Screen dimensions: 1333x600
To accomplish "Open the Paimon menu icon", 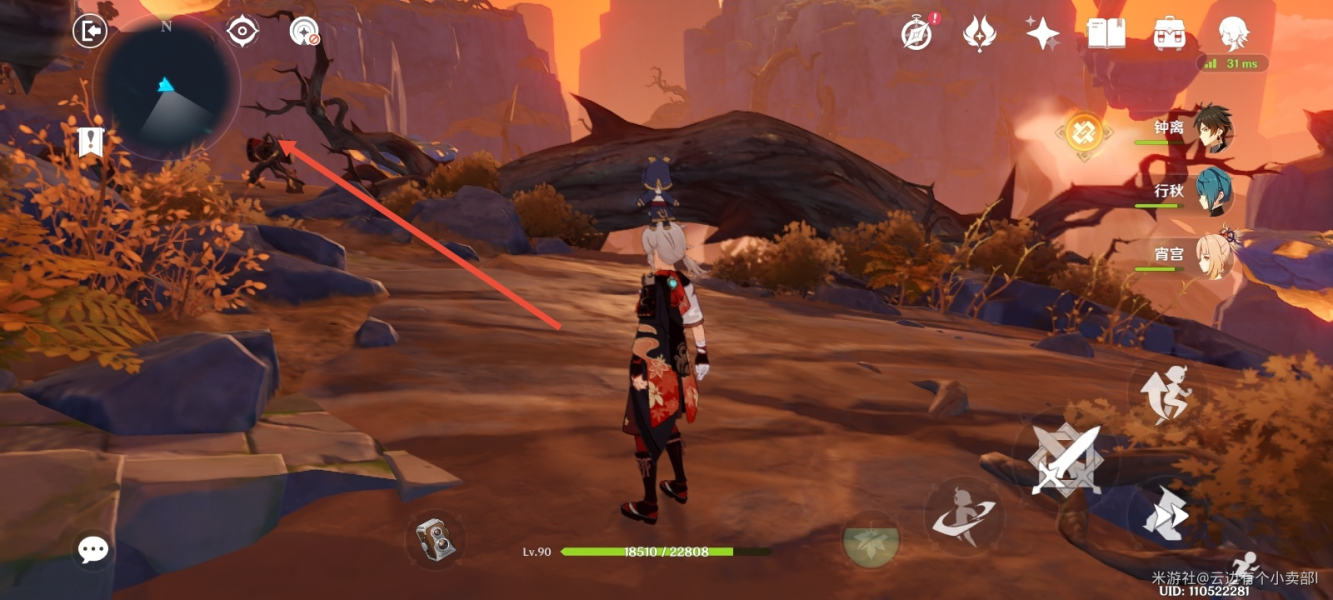I will 1233,34.
